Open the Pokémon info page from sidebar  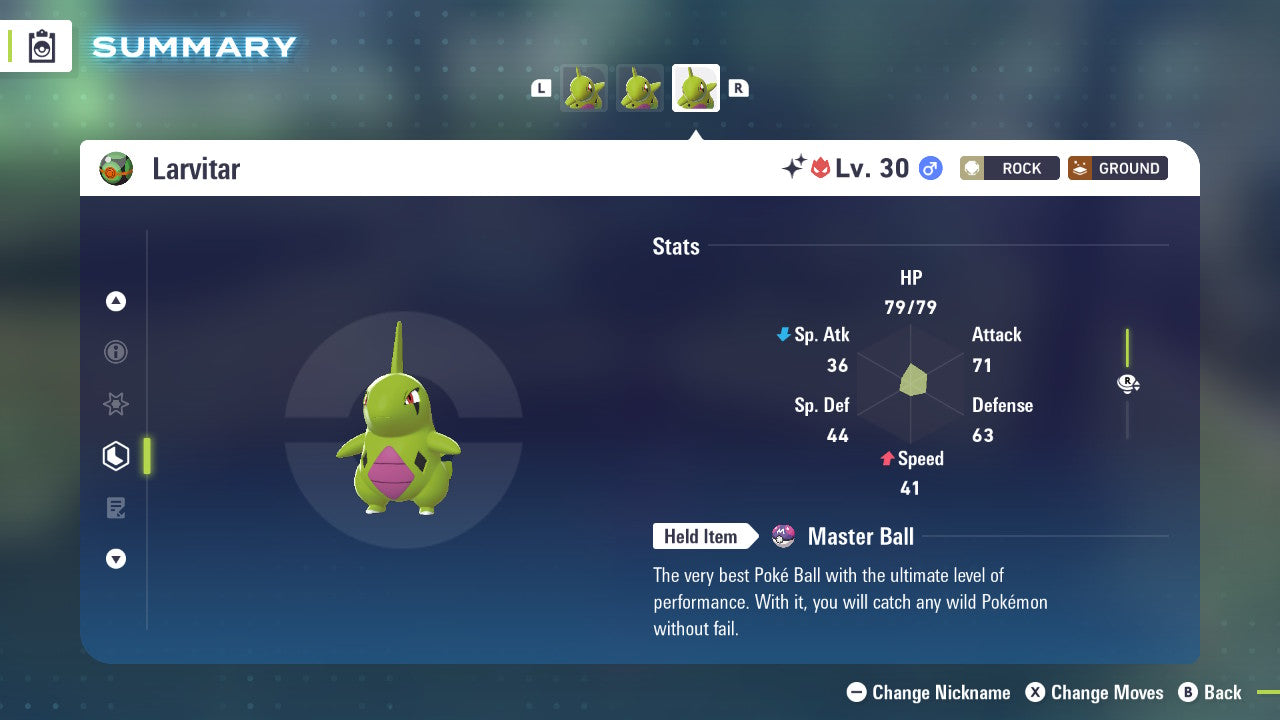116,352
